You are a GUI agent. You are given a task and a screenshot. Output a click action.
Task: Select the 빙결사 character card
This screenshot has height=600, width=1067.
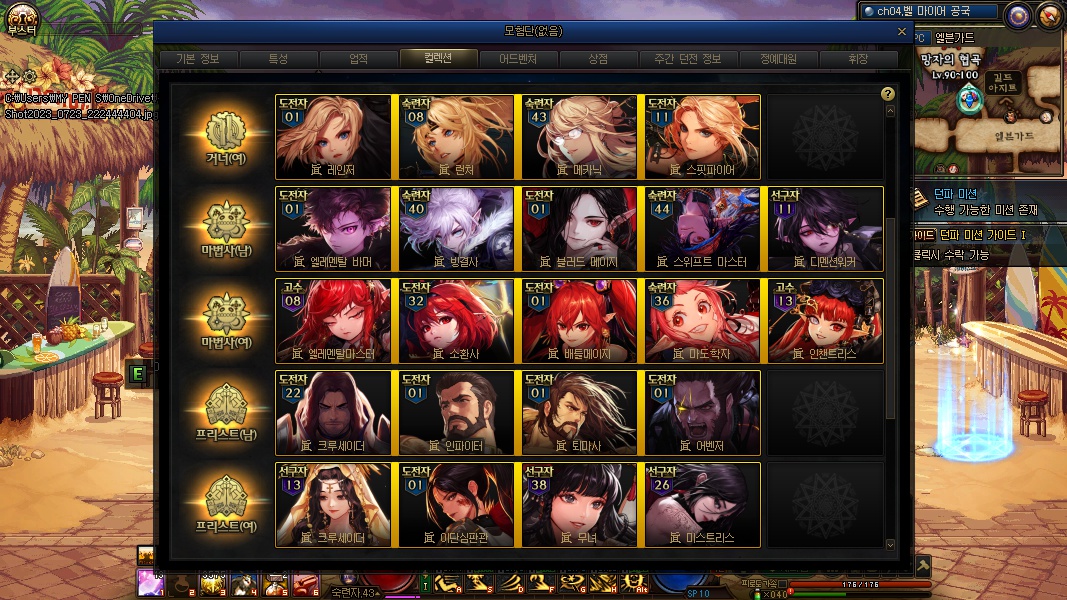[456, 229]
